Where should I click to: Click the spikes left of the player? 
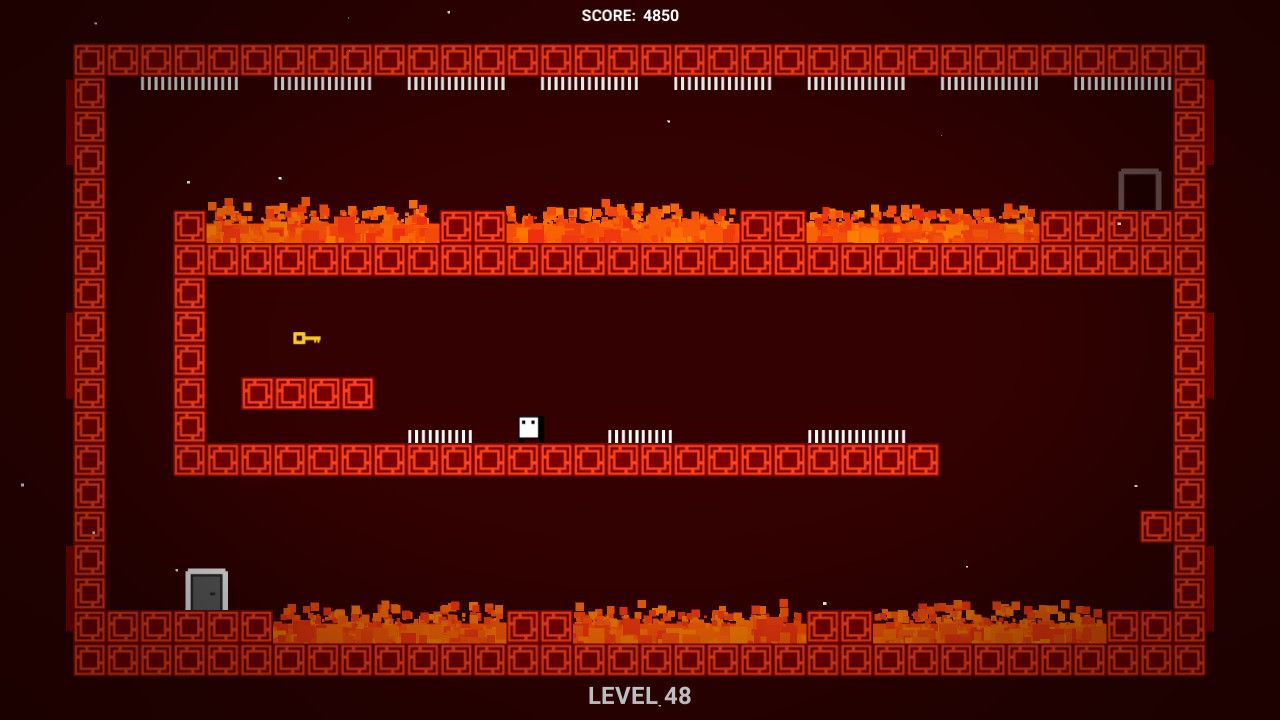440,436
